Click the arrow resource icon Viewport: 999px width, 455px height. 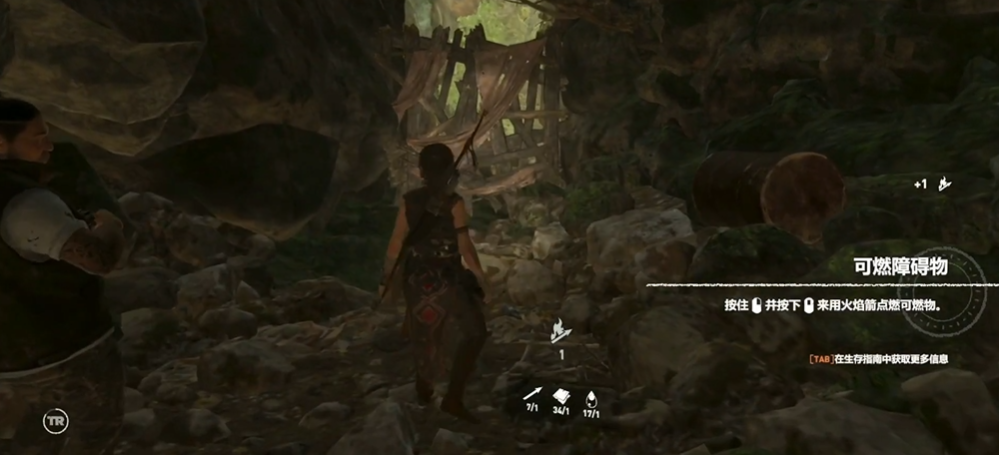[533, 391]
